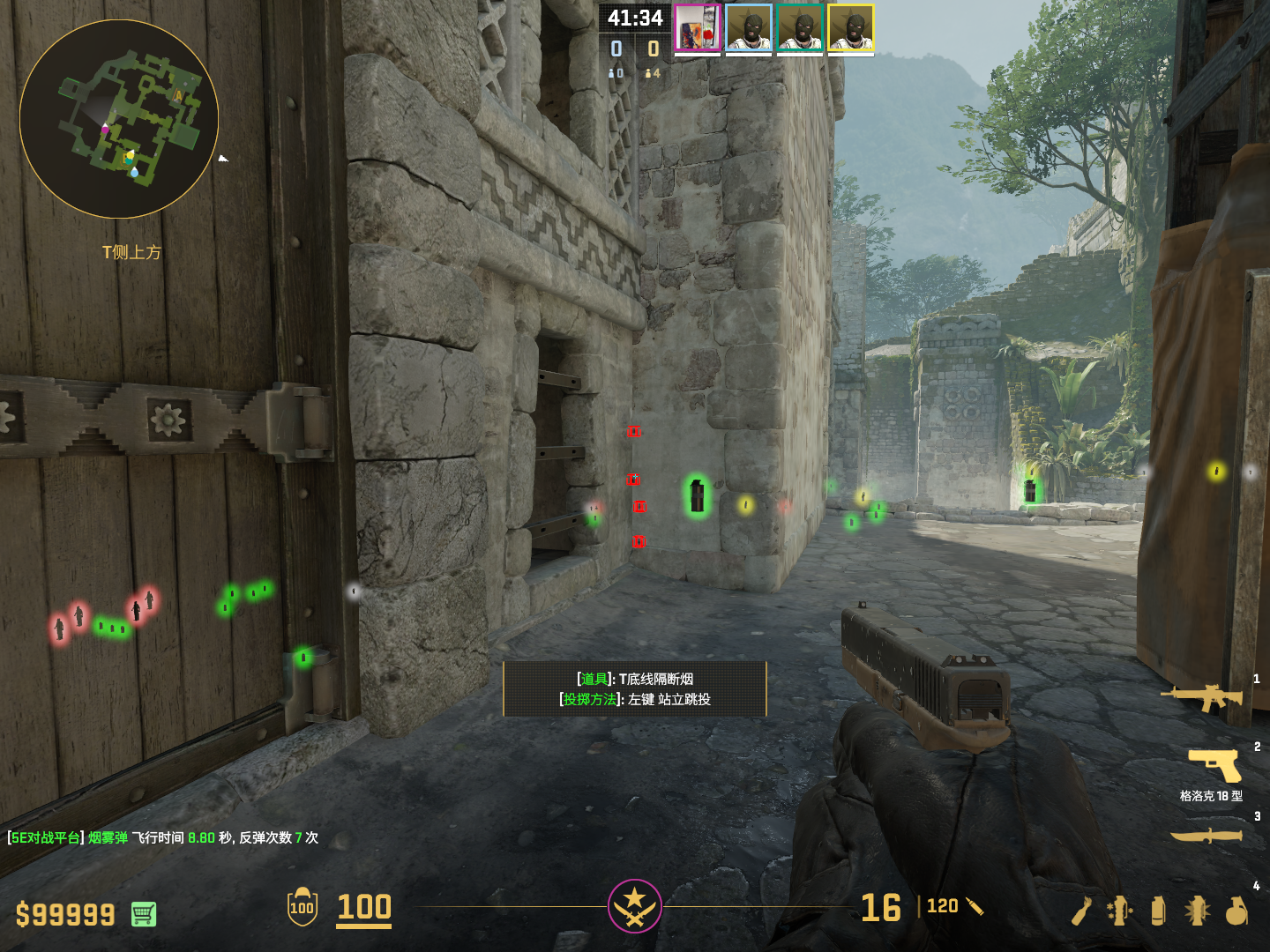Select the pink-bordered player avatar

click(698, 28)
